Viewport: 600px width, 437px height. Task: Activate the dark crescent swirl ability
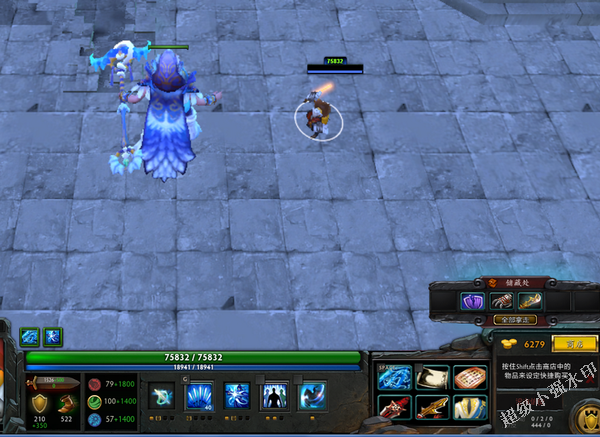[311, 396]
